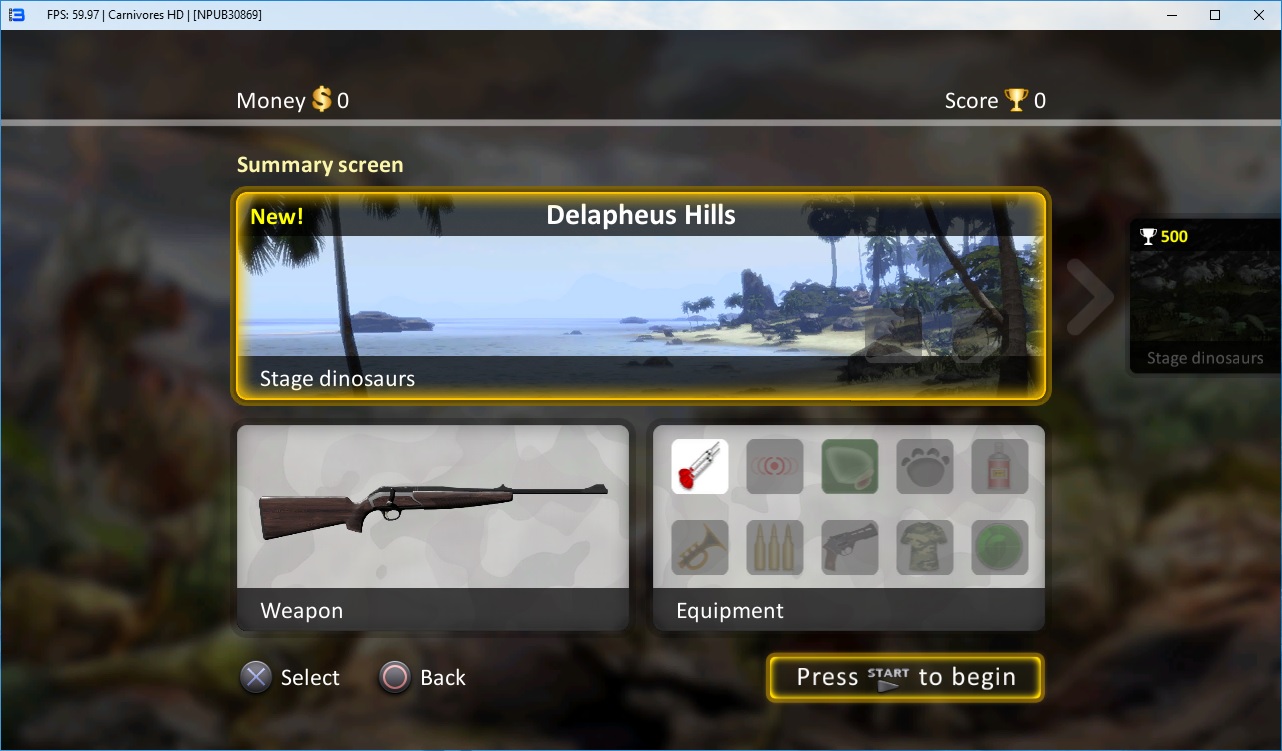
Task: Select the red sonar pulse equipment icon
Action: (775, 467)
